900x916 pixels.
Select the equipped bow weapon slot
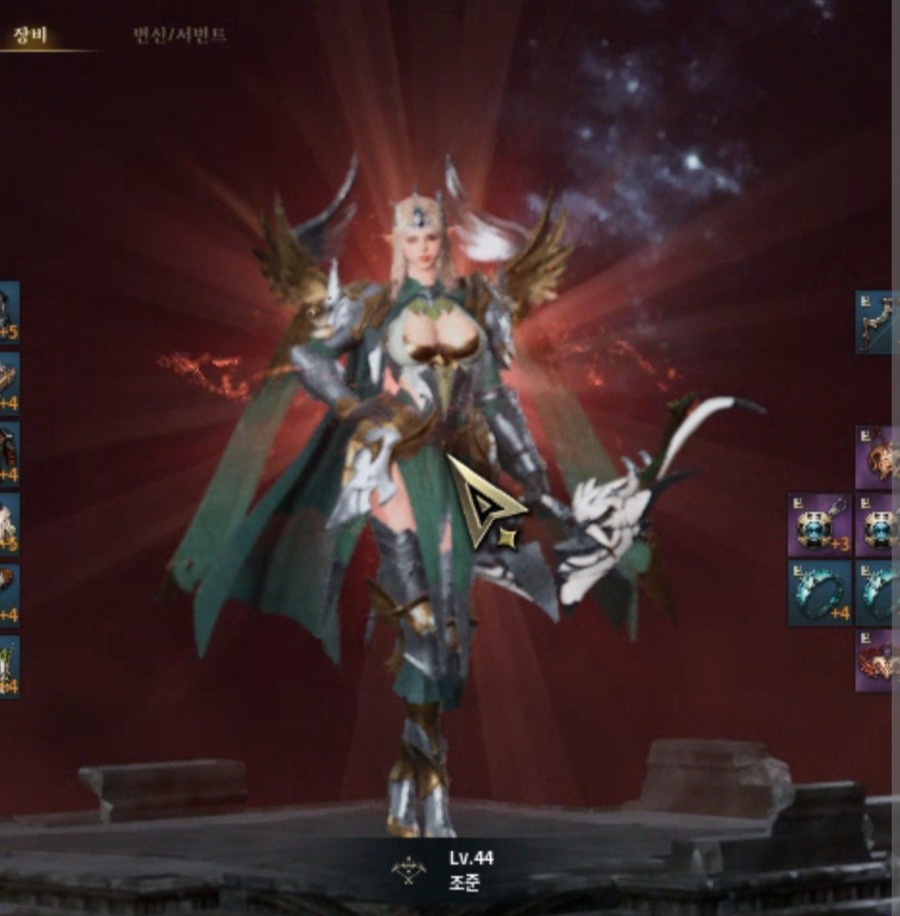tap(877, 322)
